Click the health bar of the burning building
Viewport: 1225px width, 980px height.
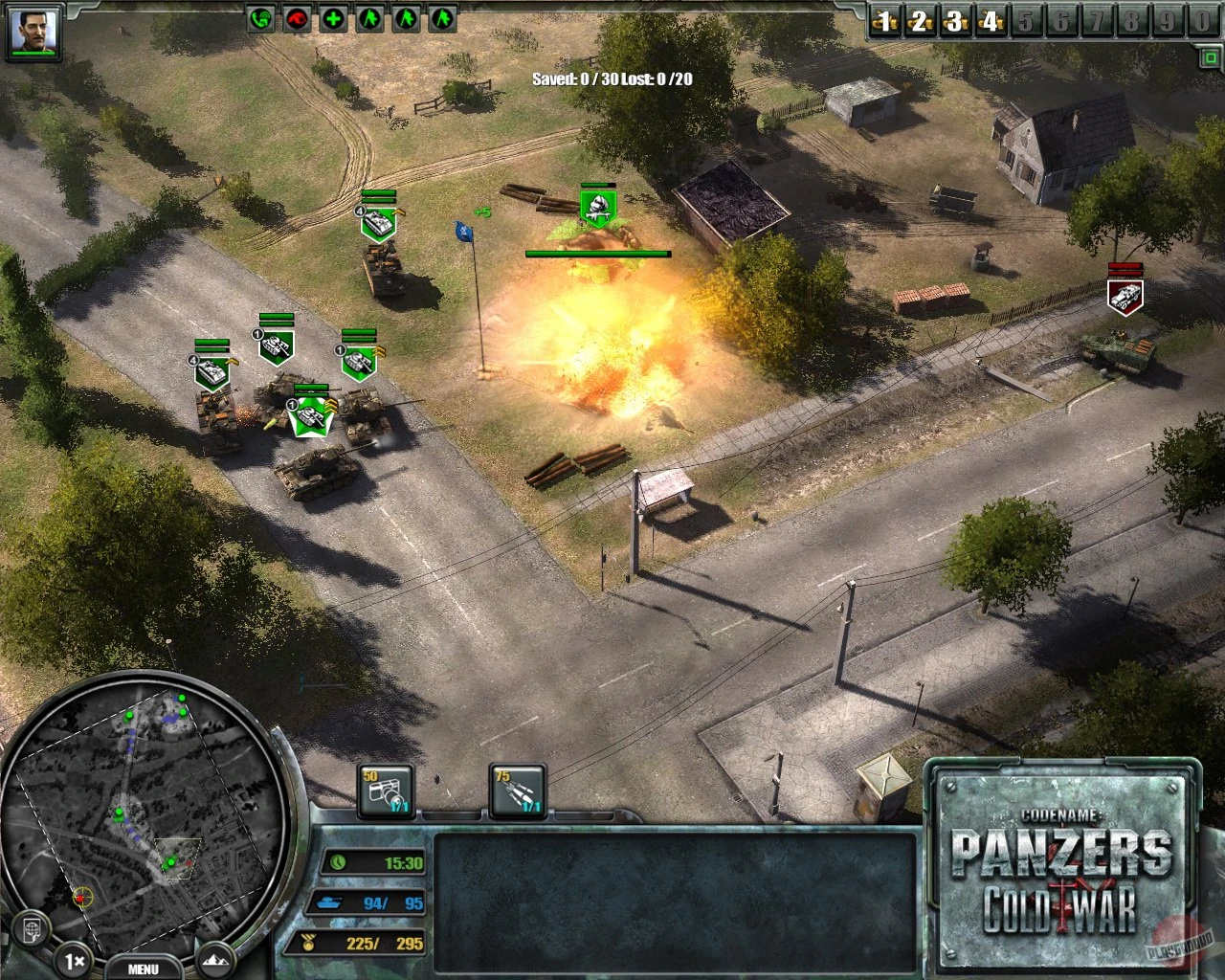[598, 253]
